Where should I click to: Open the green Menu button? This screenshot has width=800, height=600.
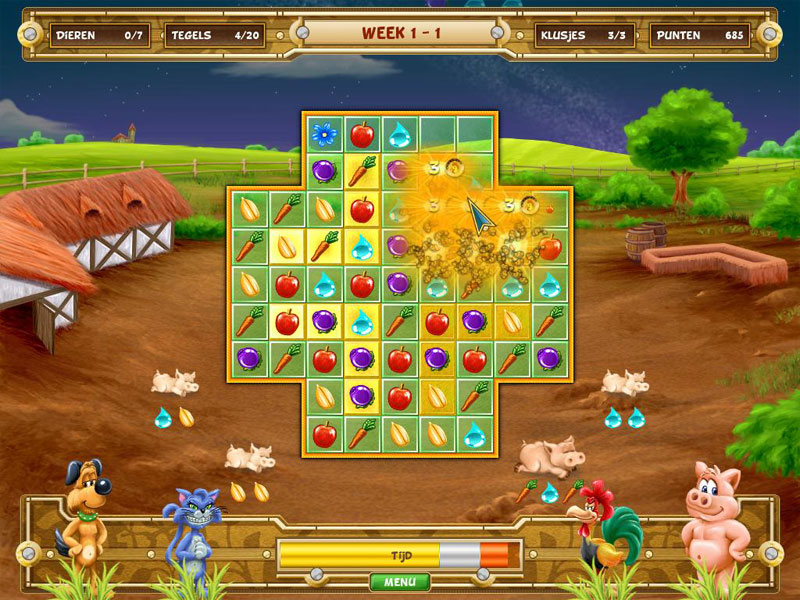(400, 581)
